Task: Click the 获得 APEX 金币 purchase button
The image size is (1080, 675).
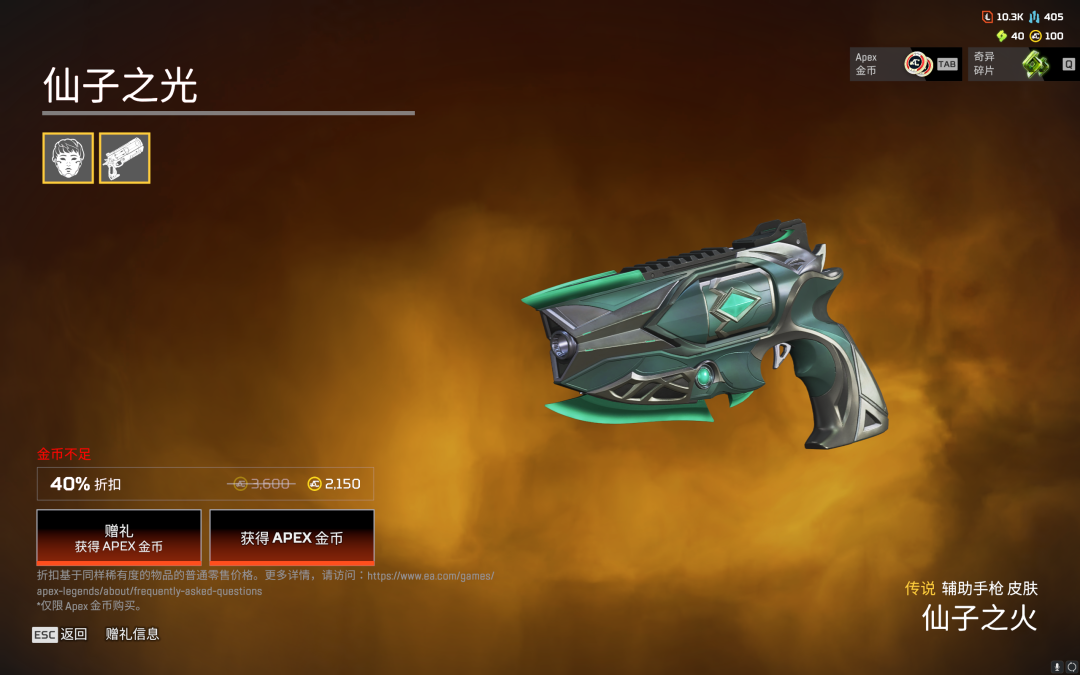Action: click(x=292, y=538)
